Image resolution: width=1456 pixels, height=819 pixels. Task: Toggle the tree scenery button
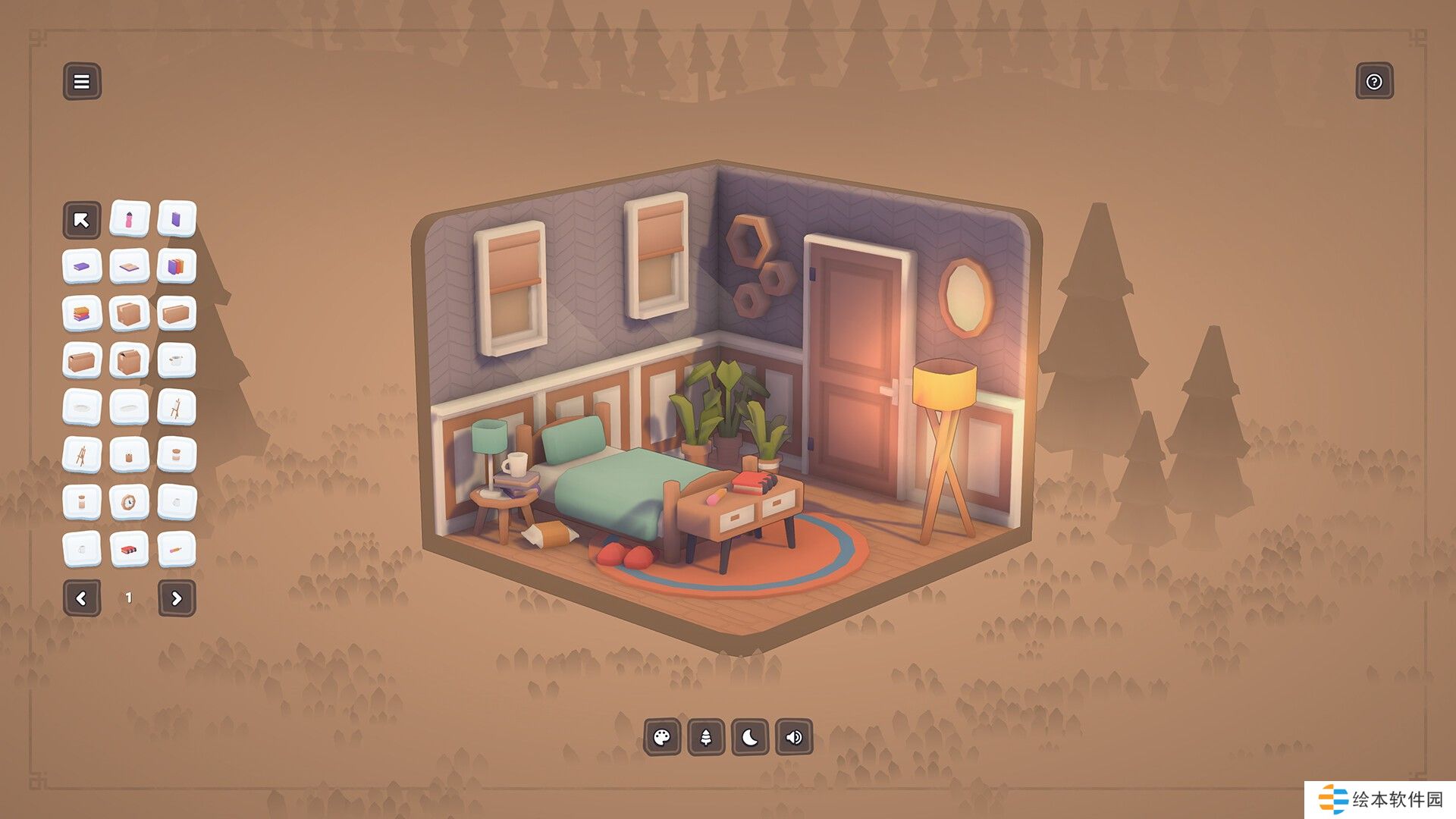(x=706, y=737)
